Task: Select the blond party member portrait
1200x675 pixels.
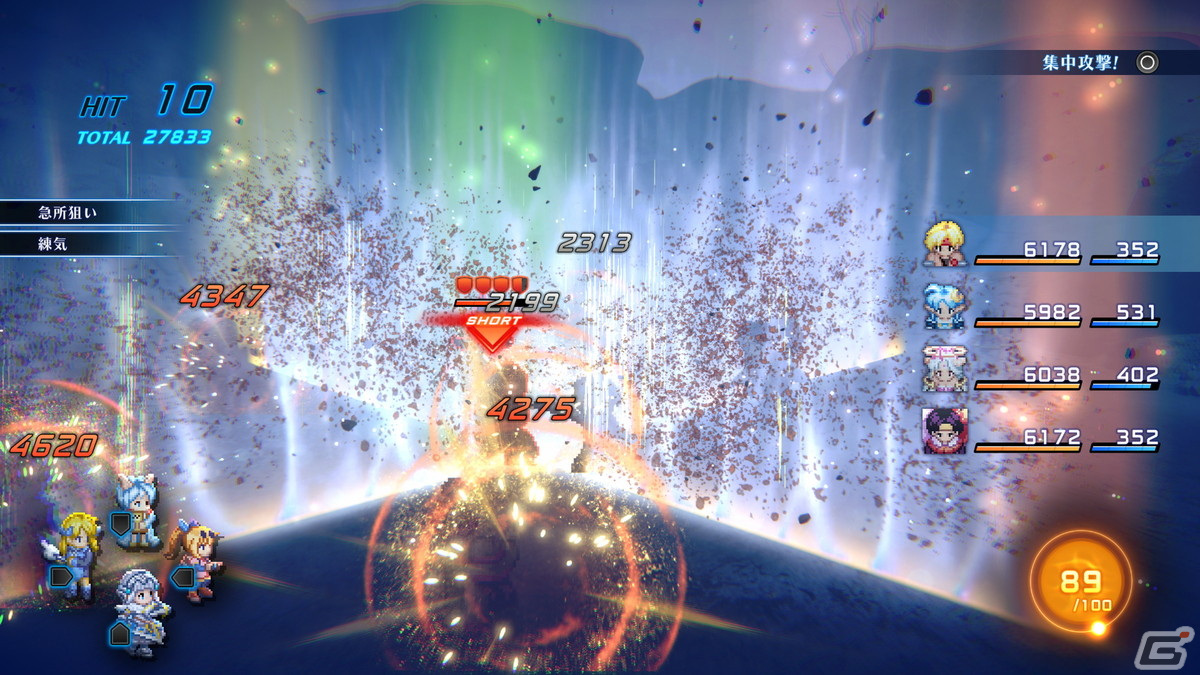Action: tap(945, 247)
